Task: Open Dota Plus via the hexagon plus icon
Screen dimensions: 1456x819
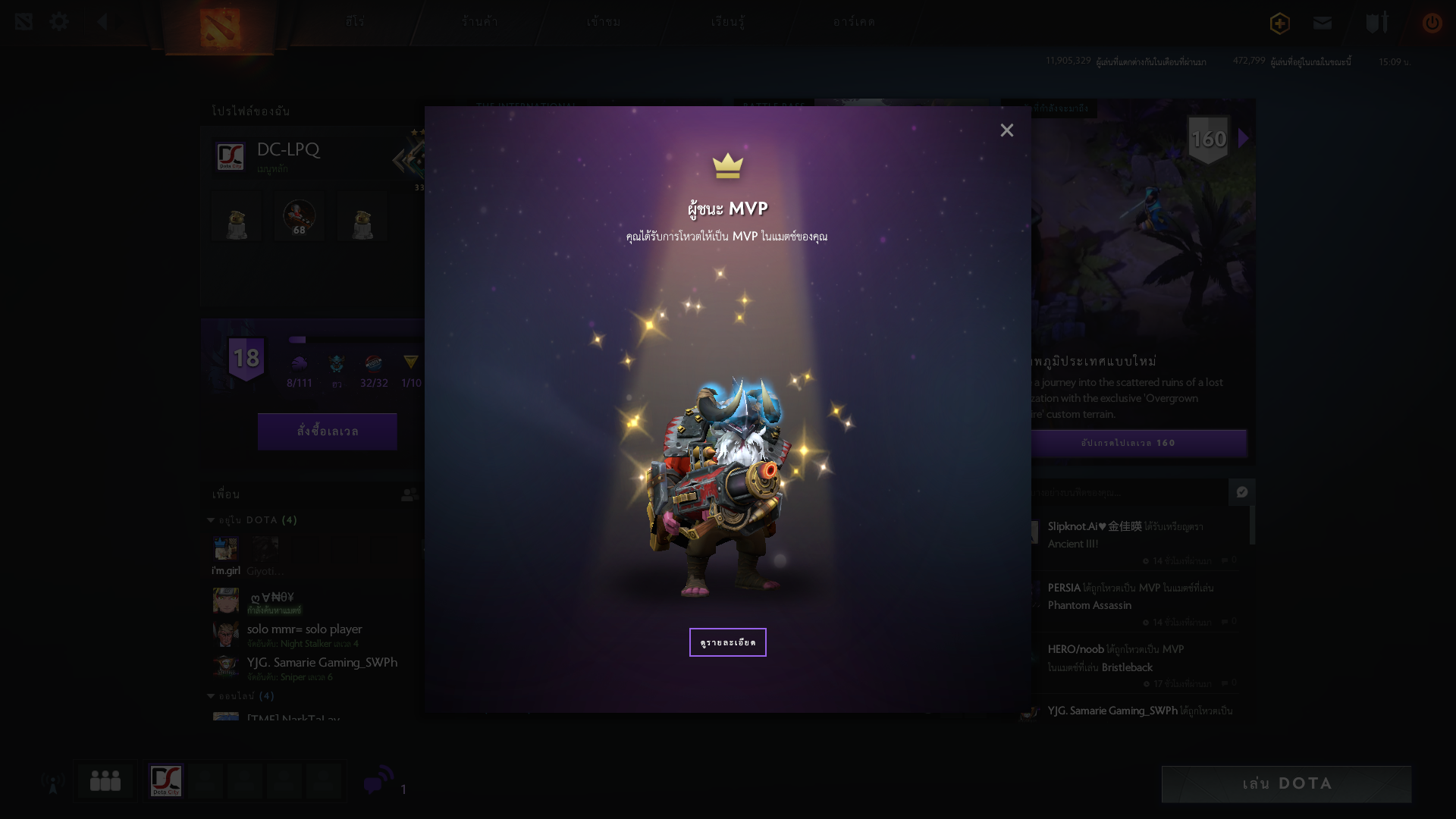Action: (x=1279, y=24)
